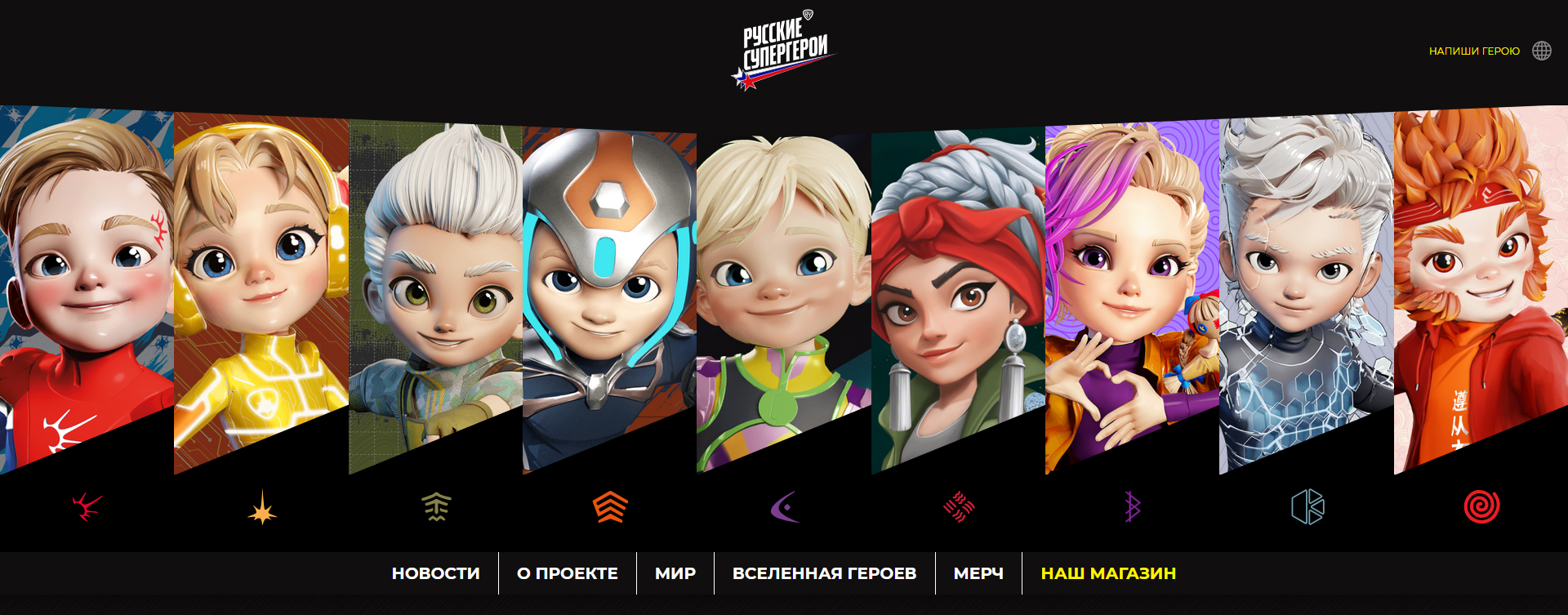This screenshot has width=1568, height=615.
Task: Select the orange four-point star emblem
Action: (262, 507)
